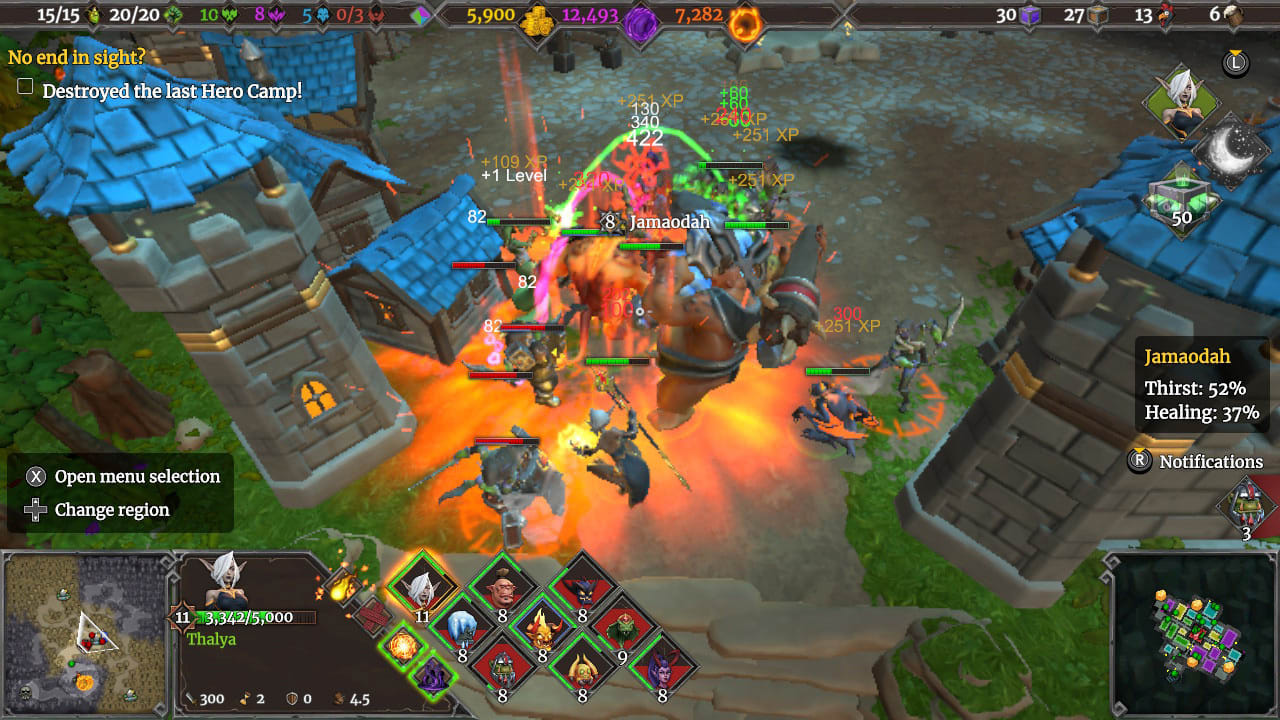Cast the fireball spell from the bottom panel
This screenshot has height=720, width=1280.
[405, 645]
